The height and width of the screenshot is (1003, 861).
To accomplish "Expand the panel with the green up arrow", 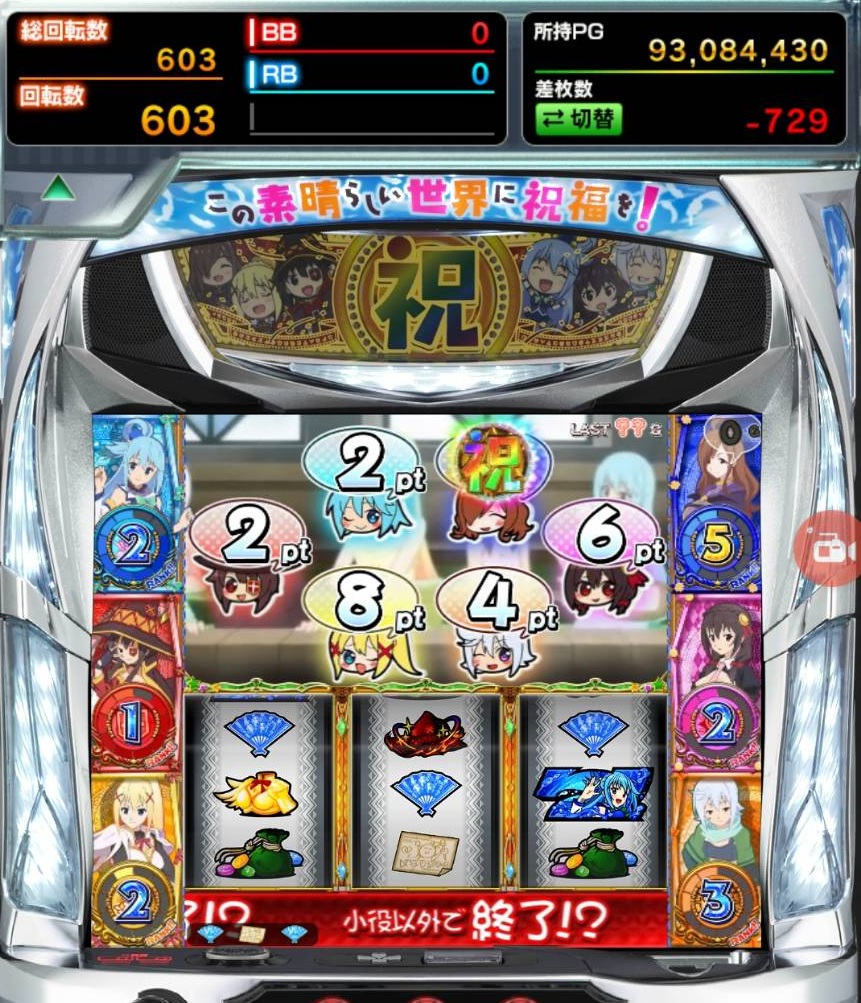I will (x=59, y=188).
